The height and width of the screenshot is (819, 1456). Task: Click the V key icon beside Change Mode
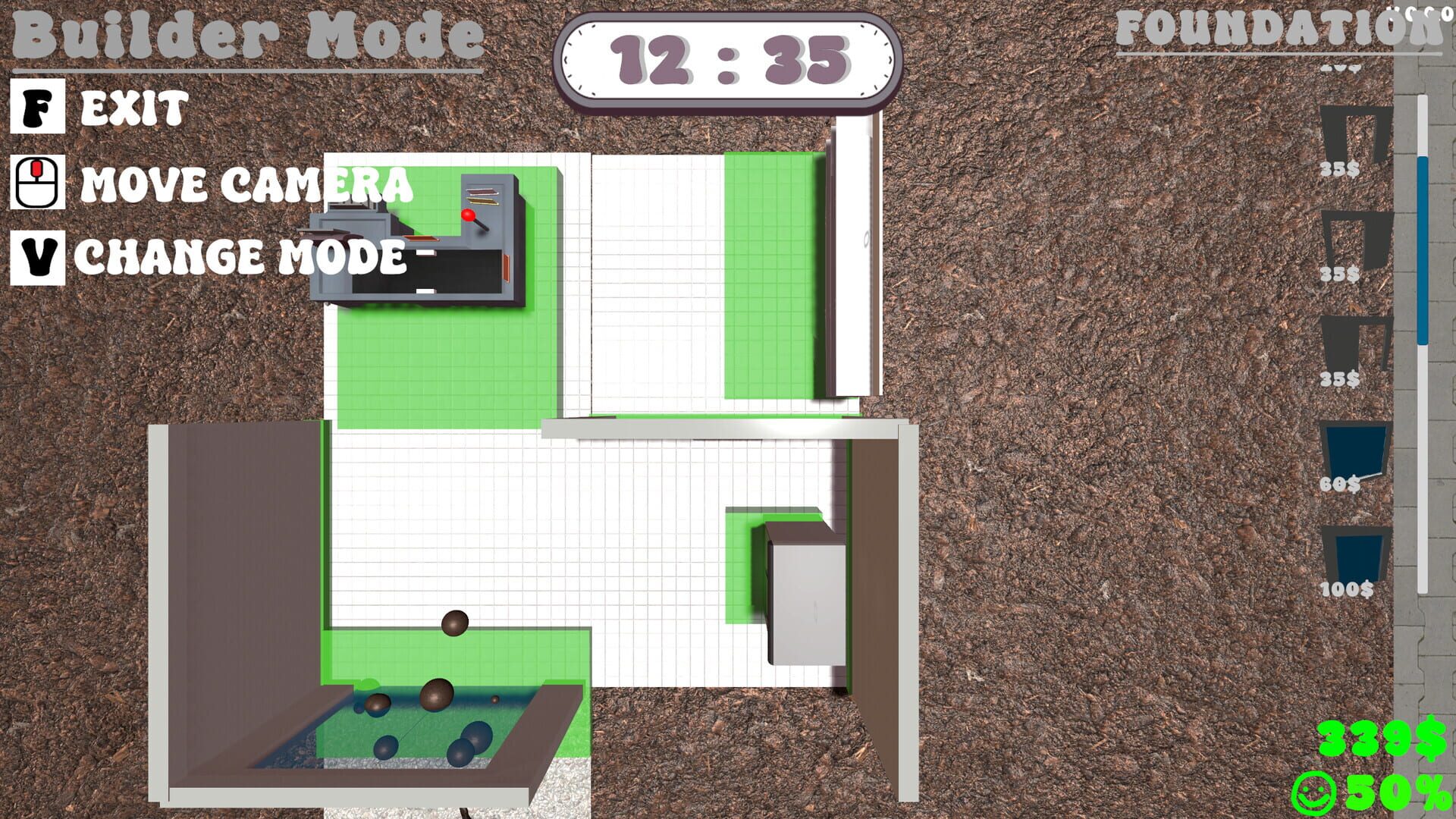[x=36, y=256]
